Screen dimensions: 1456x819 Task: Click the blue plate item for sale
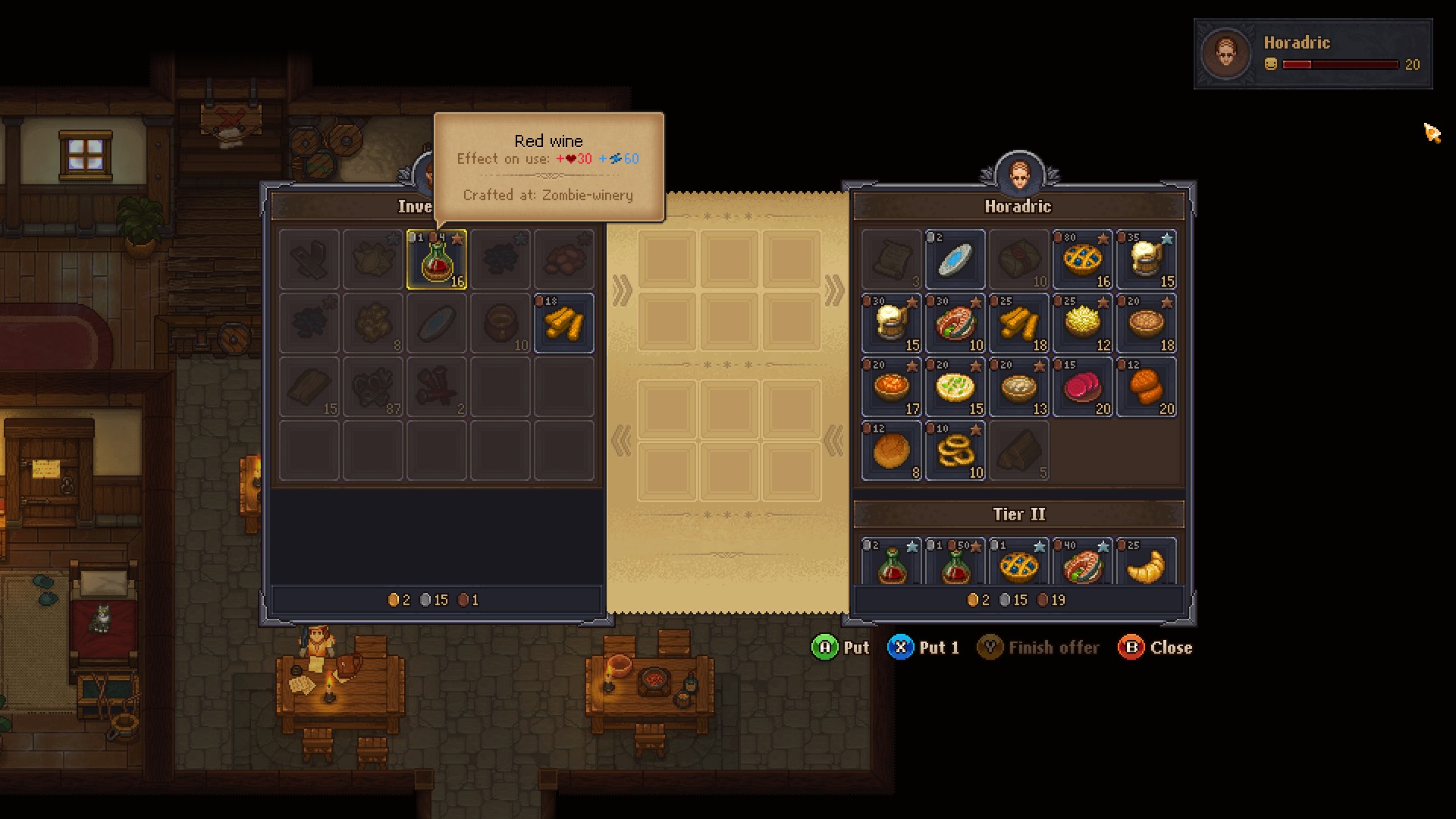[x=955, y=260]
